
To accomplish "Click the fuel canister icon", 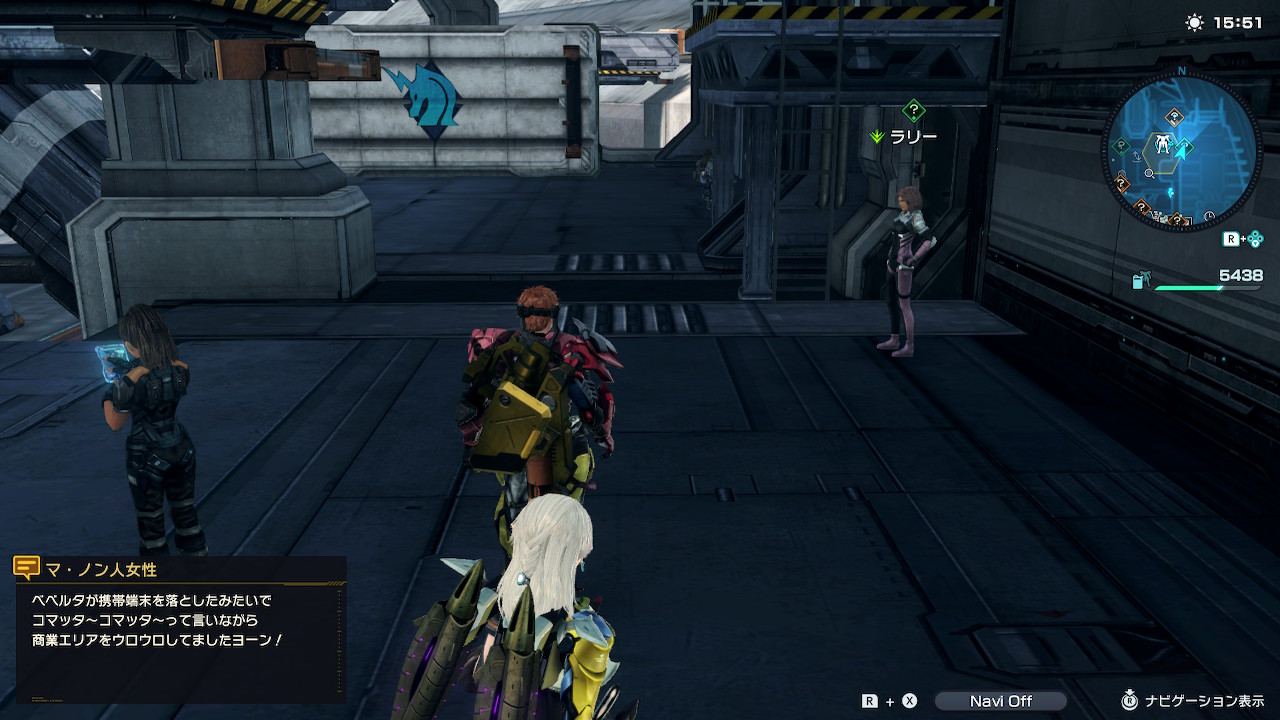I will point(1141,282).
